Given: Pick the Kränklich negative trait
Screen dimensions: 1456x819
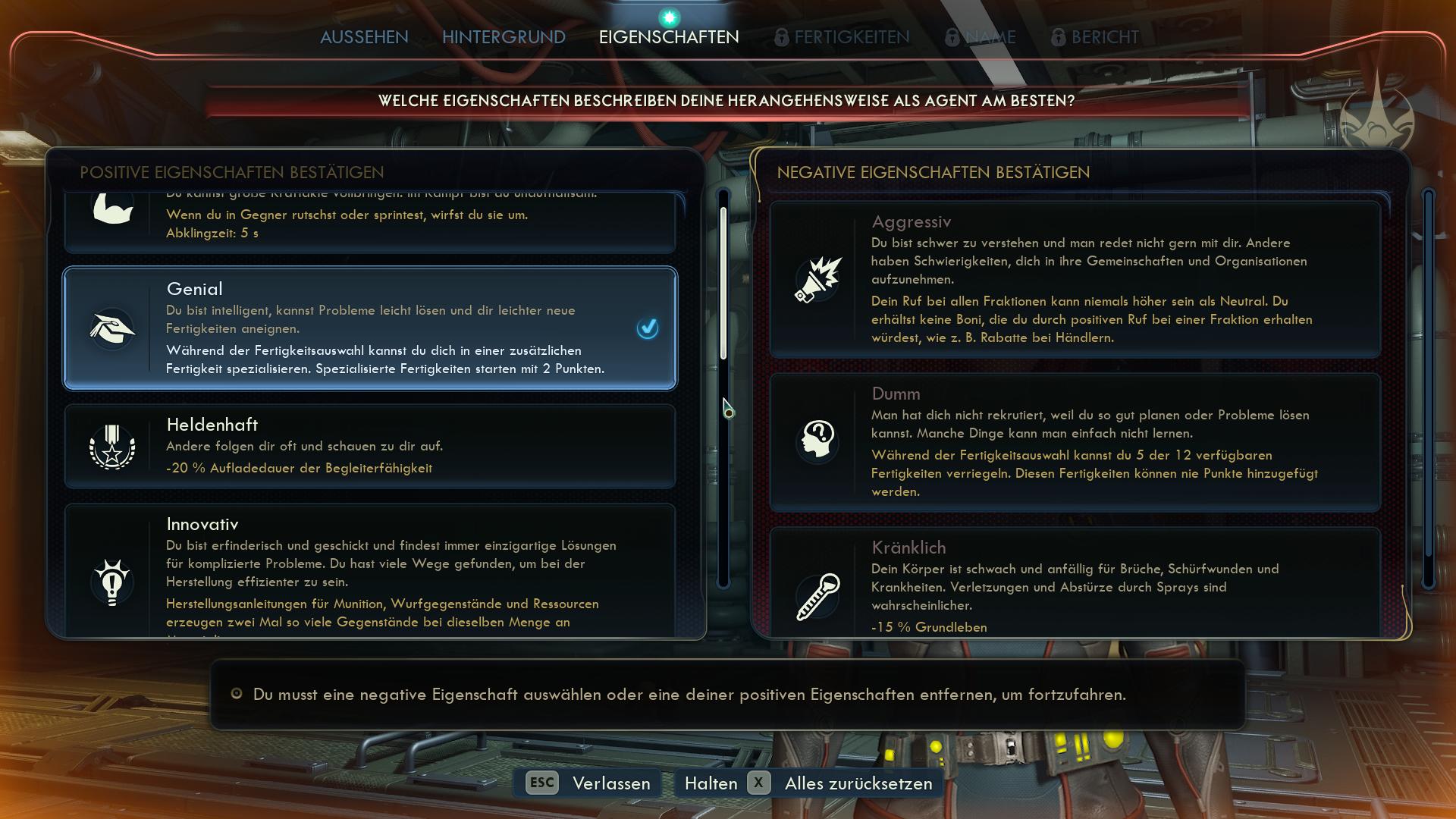Looking at the screenshot, I should click(x=1075, y=582).
